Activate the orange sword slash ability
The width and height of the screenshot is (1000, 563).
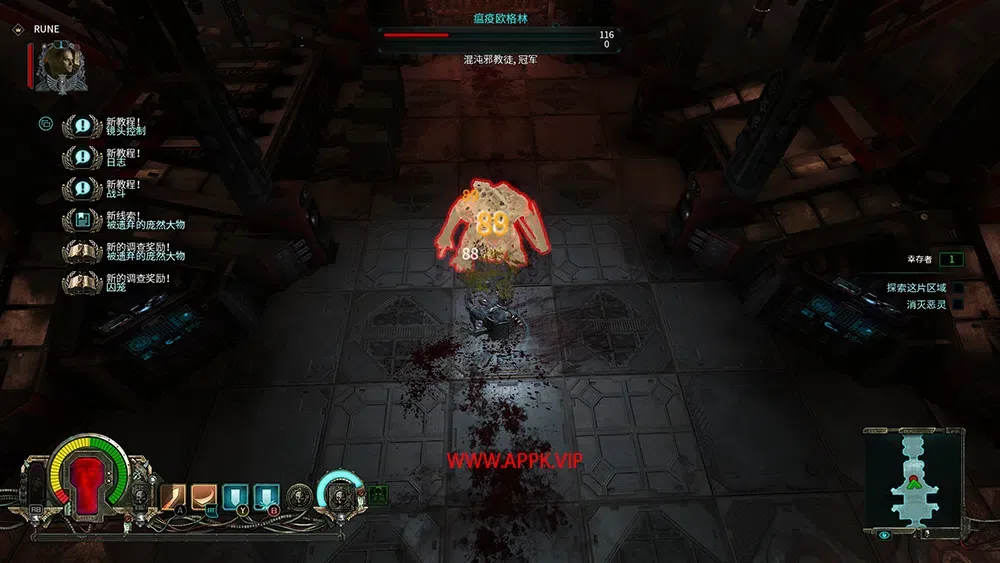pos(173,496)
